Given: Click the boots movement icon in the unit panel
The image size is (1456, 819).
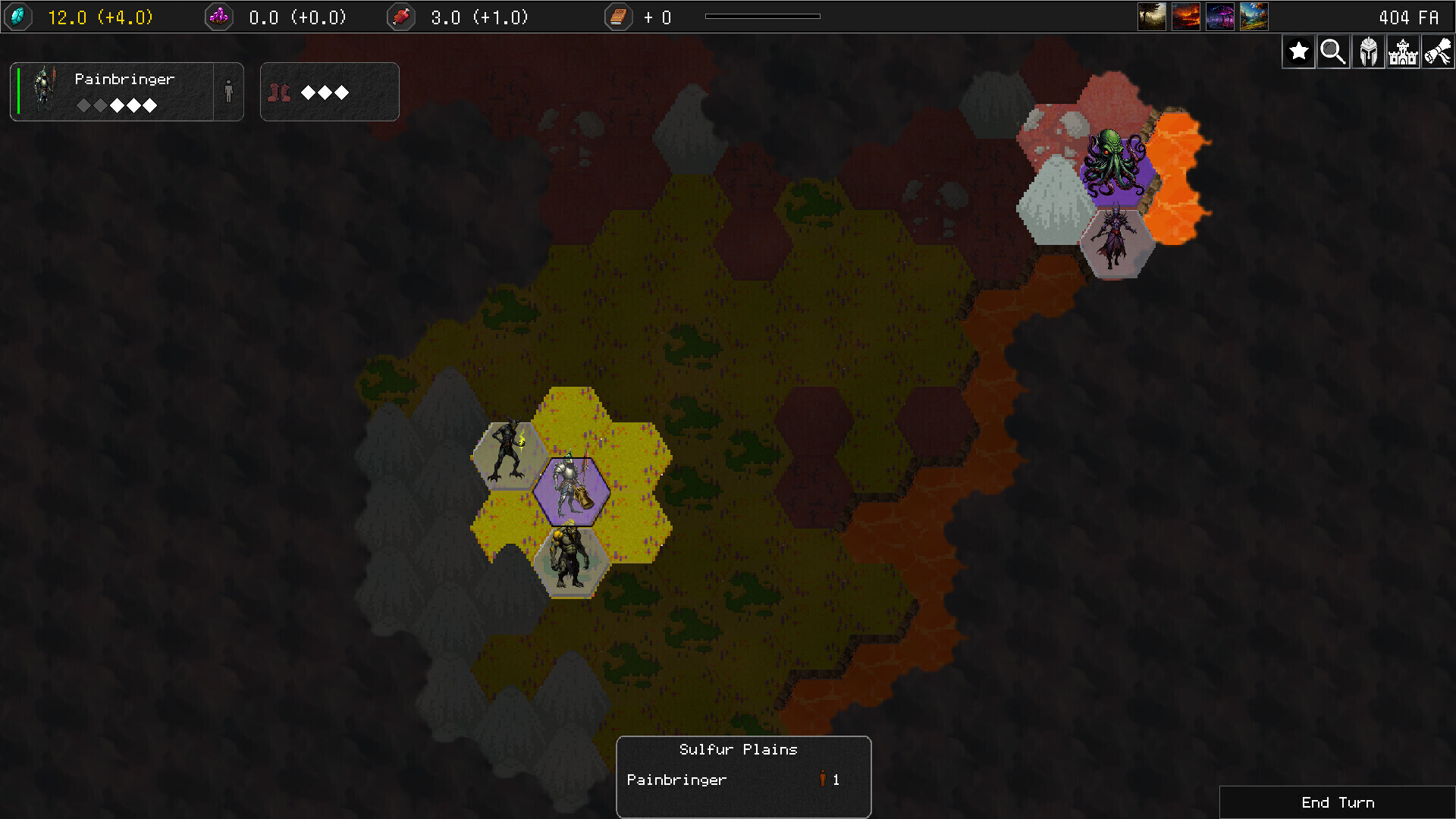Looking at the screenshot, I should click(x=279, y=92).
